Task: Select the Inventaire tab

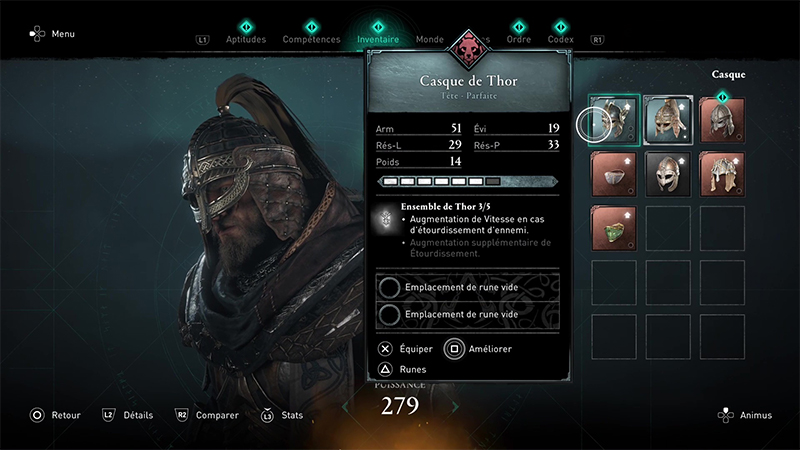Action: pos(378,40)
